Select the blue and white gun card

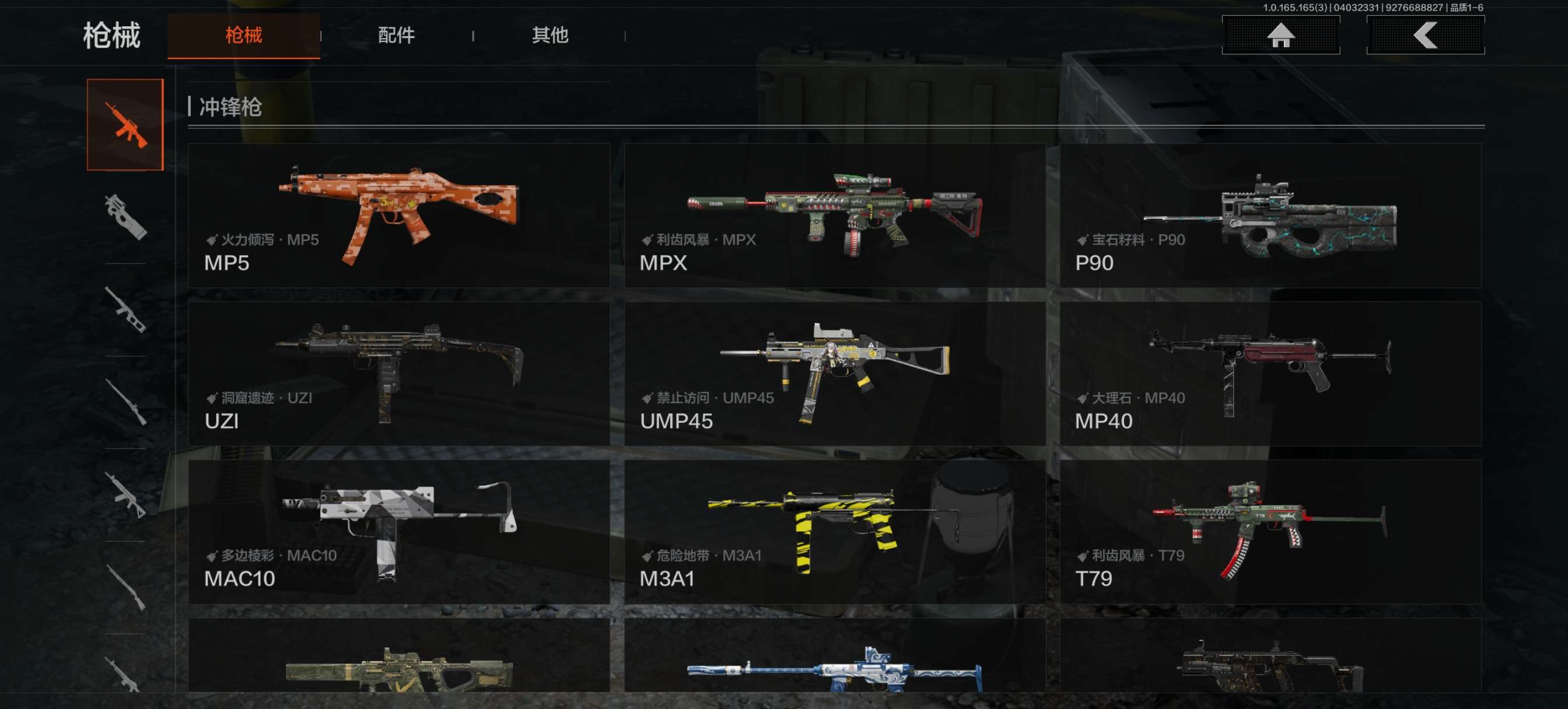[x=835, y=657]
